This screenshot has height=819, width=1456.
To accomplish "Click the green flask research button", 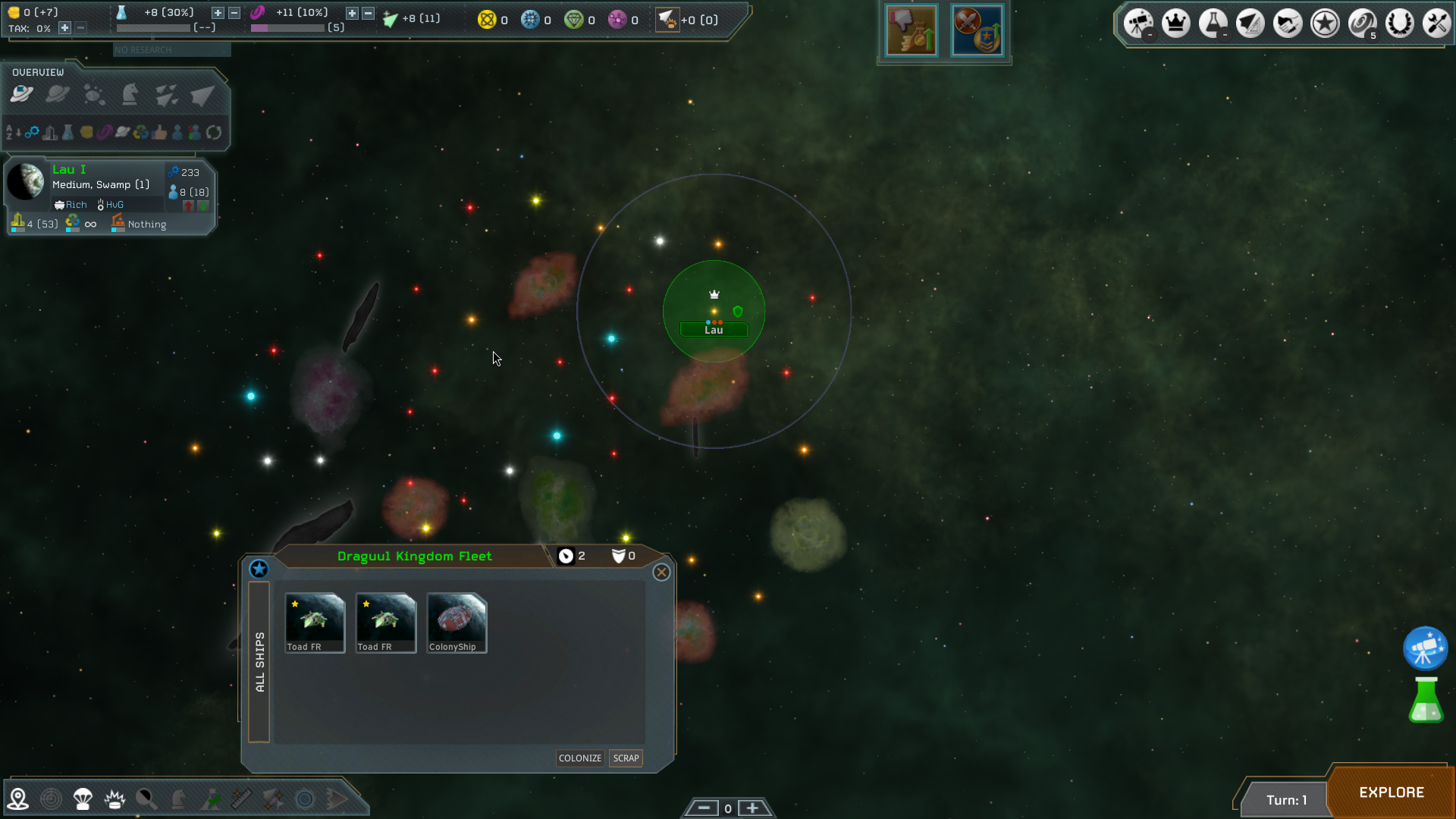I will click(x=1426, y=701).
